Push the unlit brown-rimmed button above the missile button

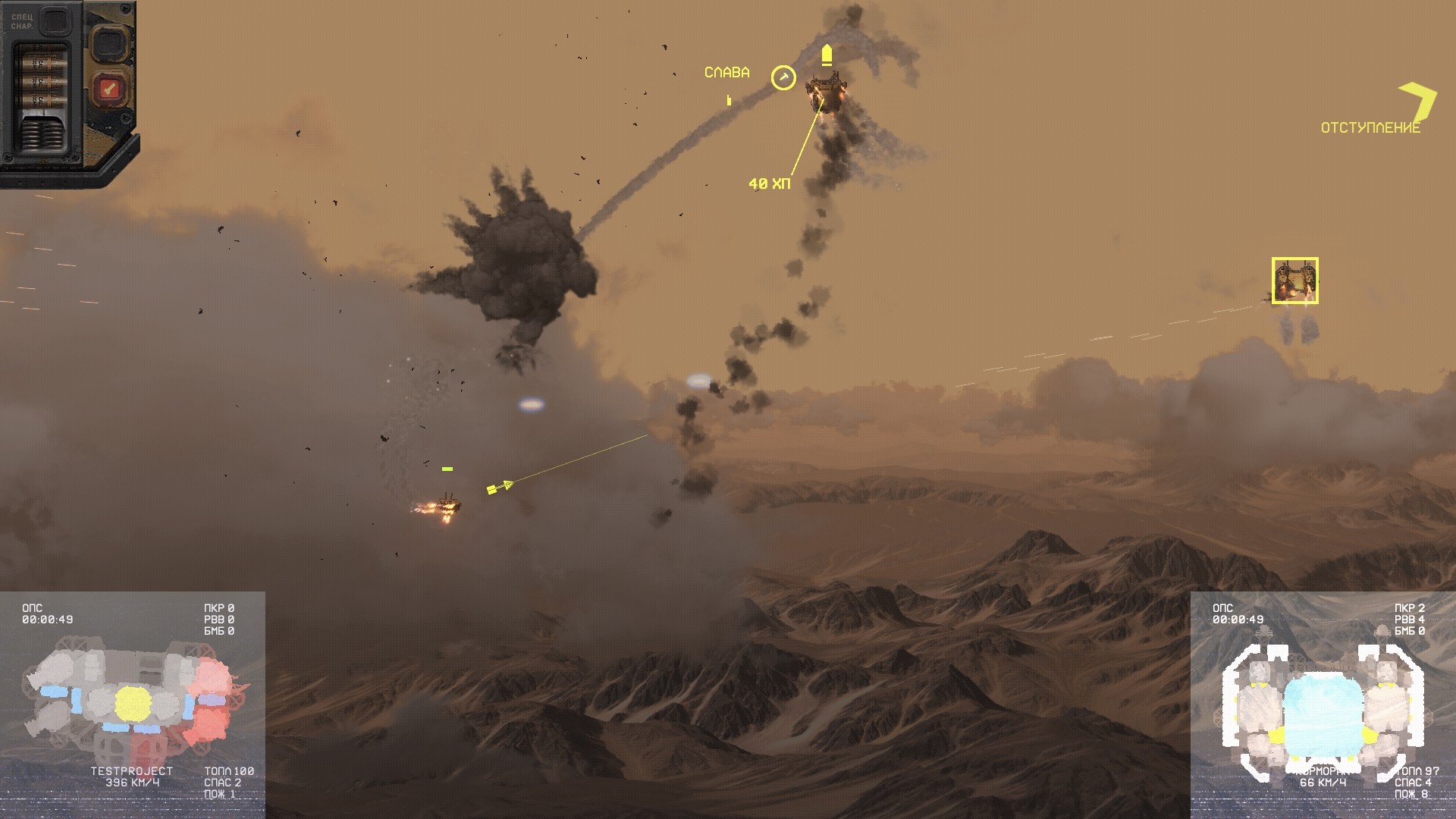[x=110, y=42]
